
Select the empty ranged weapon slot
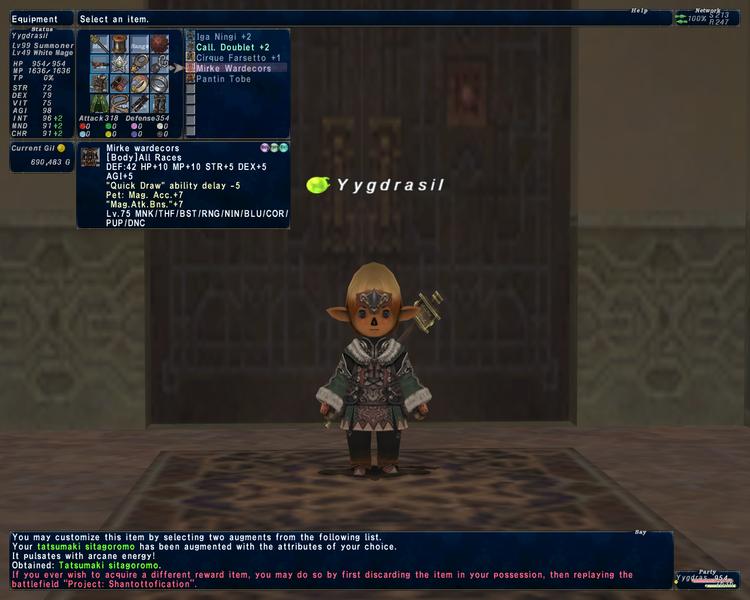[x=139, y=44]
